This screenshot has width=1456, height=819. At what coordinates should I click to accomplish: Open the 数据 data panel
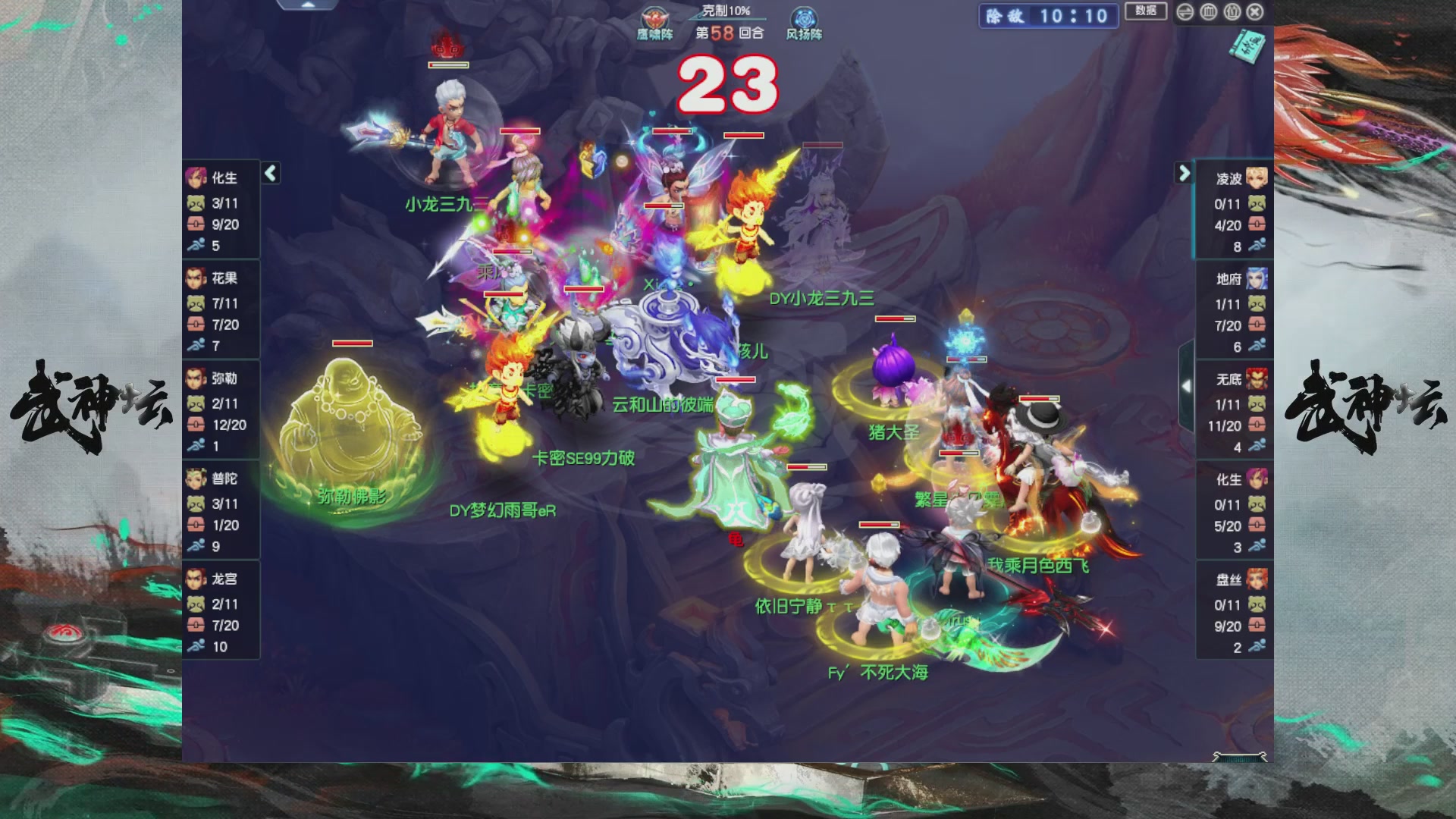(x=1145, y=12)
